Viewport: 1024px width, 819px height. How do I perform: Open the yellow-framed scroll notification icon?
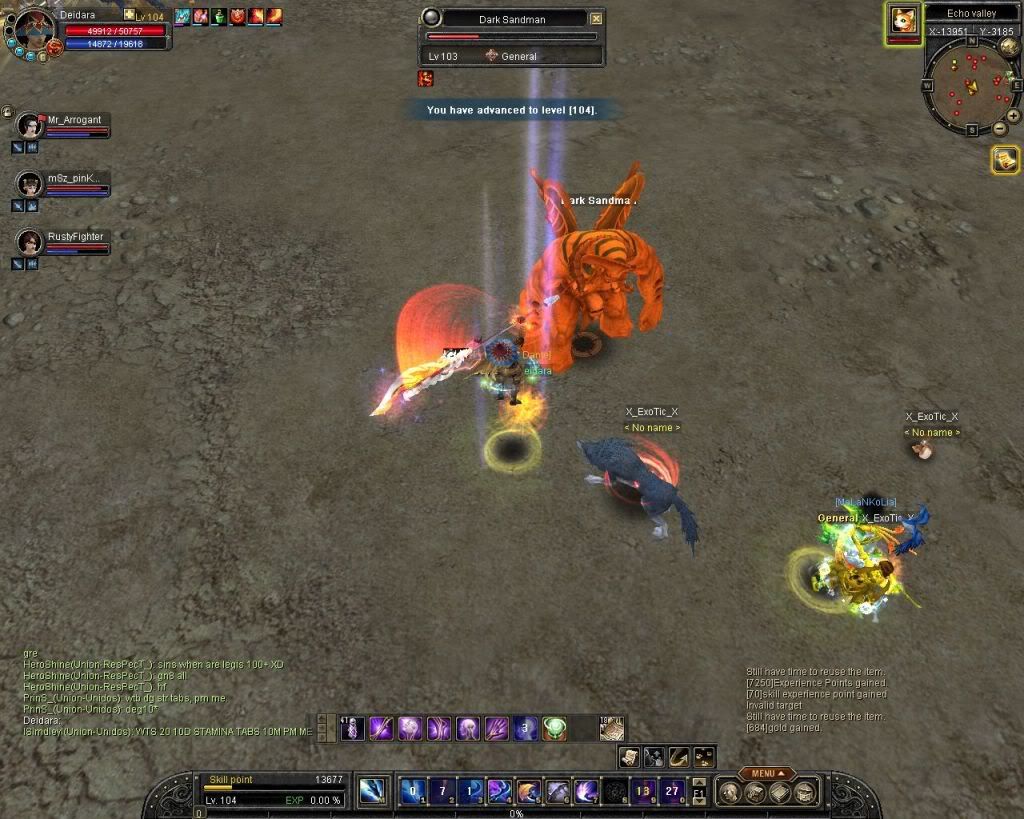tap(1005, 159)
